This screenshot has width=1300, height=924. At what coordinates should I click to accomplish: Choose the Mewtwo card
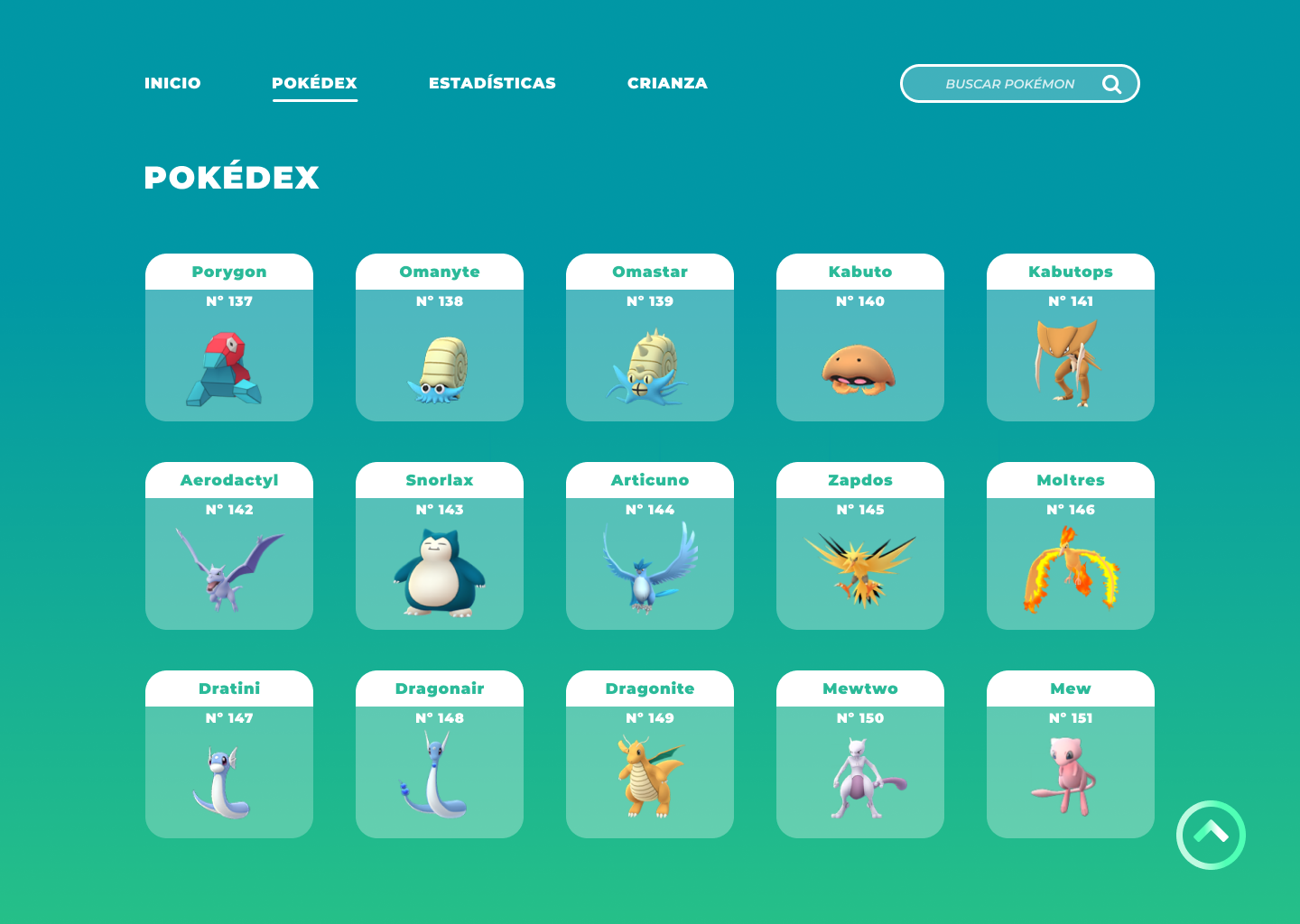[x=860, y=754]
